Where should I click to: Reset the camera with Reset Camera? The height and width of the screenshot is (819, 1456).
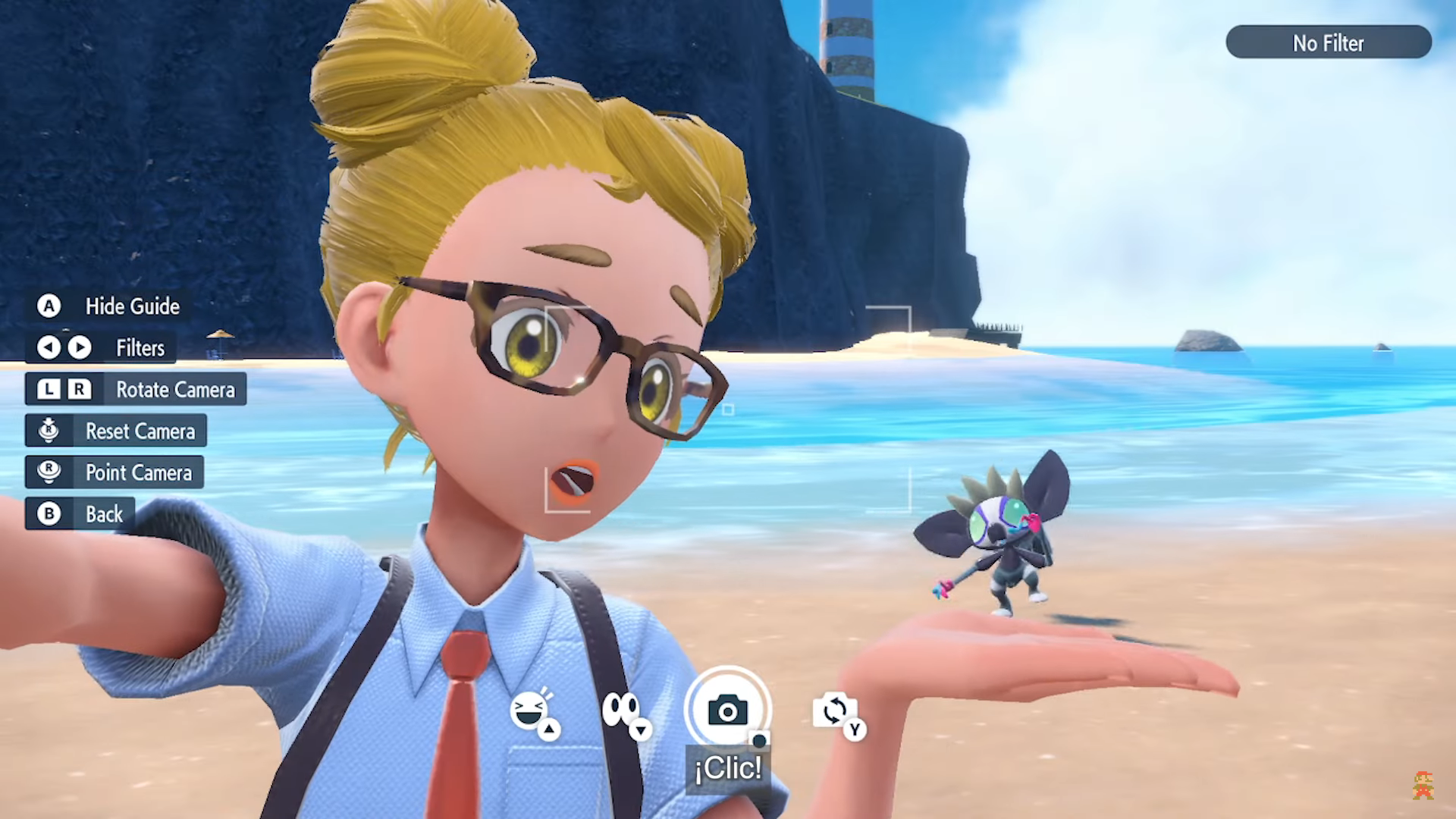pyautogui.click(x=140, y=431)
